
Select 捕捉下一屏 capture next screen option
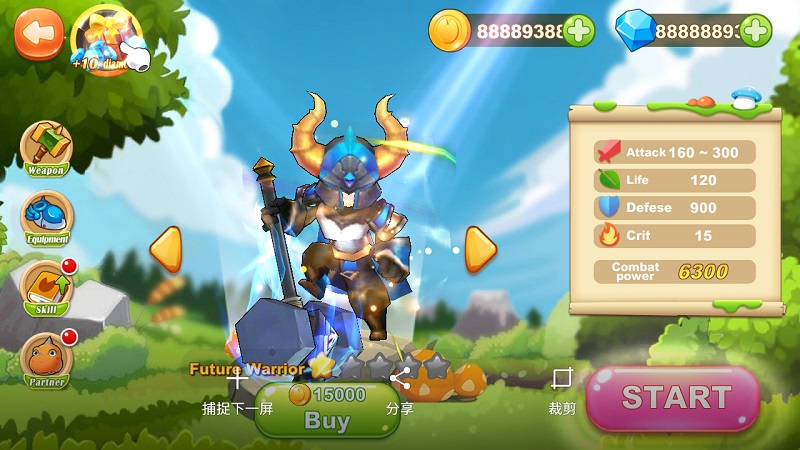coord(237,392)
